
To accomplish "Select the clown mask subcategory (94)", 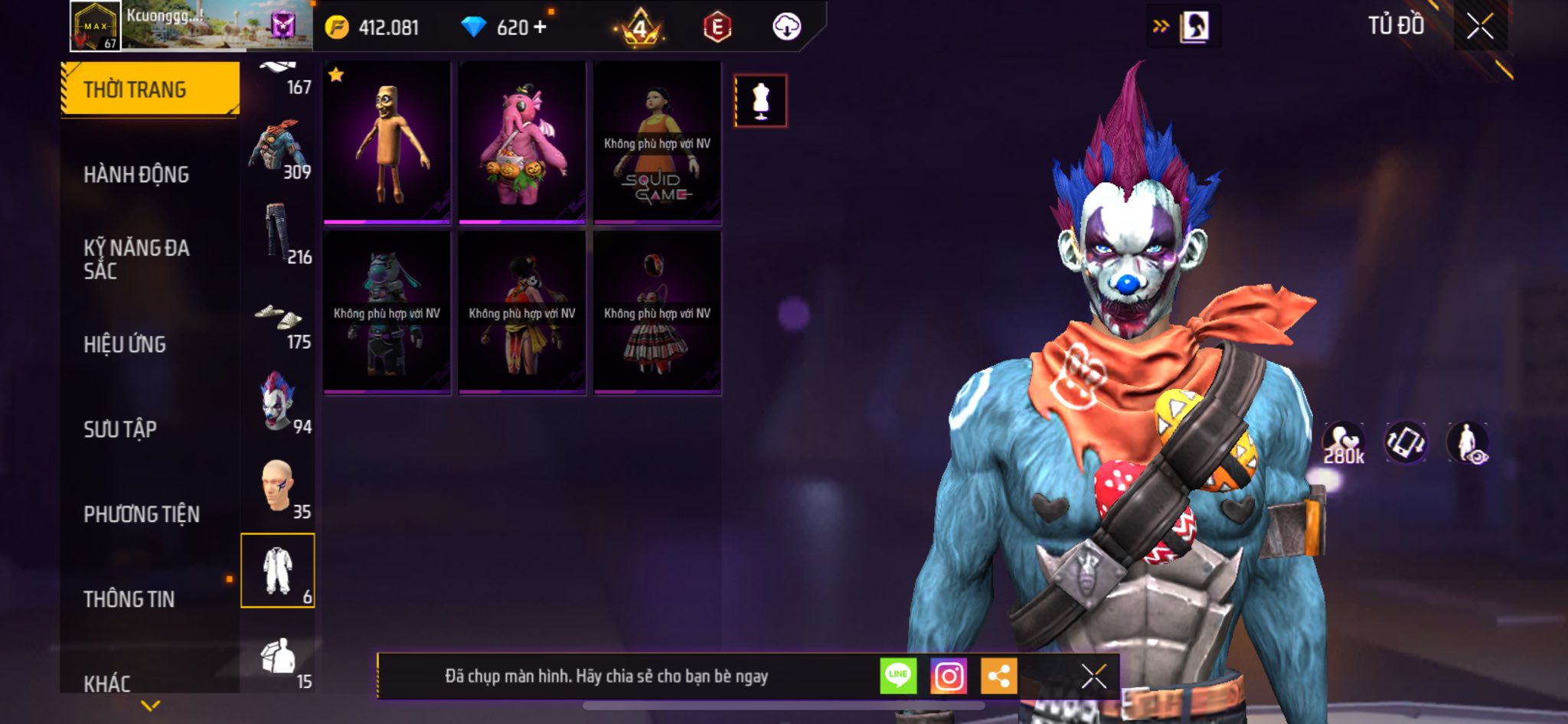I will 278,403.
